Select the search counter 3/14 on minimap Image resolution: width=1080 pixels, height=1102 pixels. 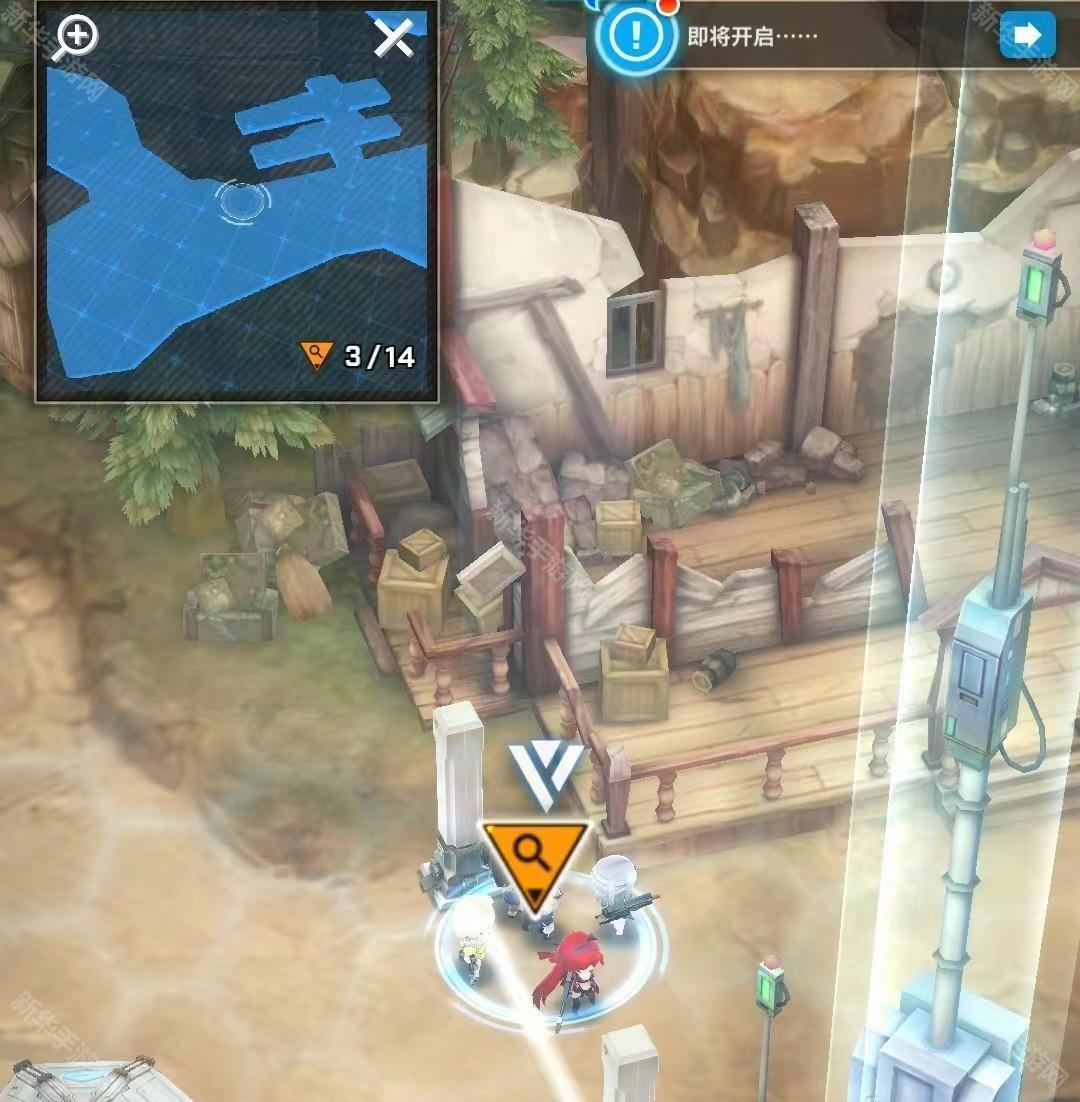click(x=359, y=356)
